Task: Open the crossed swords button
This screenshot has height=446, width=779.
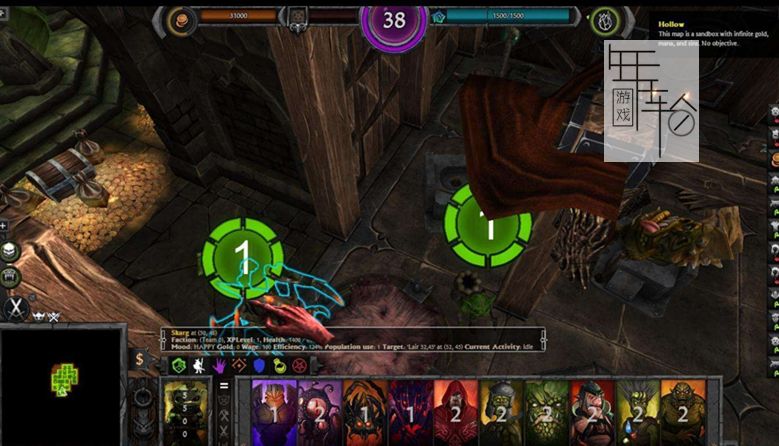Action: [15, 309]
